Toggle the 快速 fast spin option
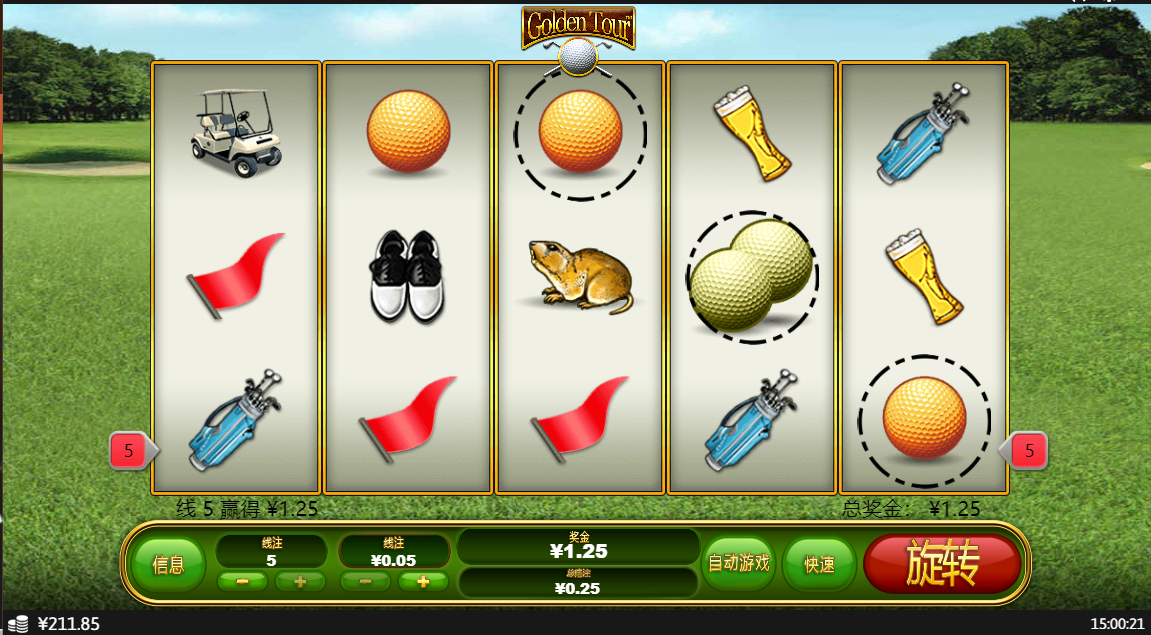The image size is (1151, 635). (x=819, y=564)
